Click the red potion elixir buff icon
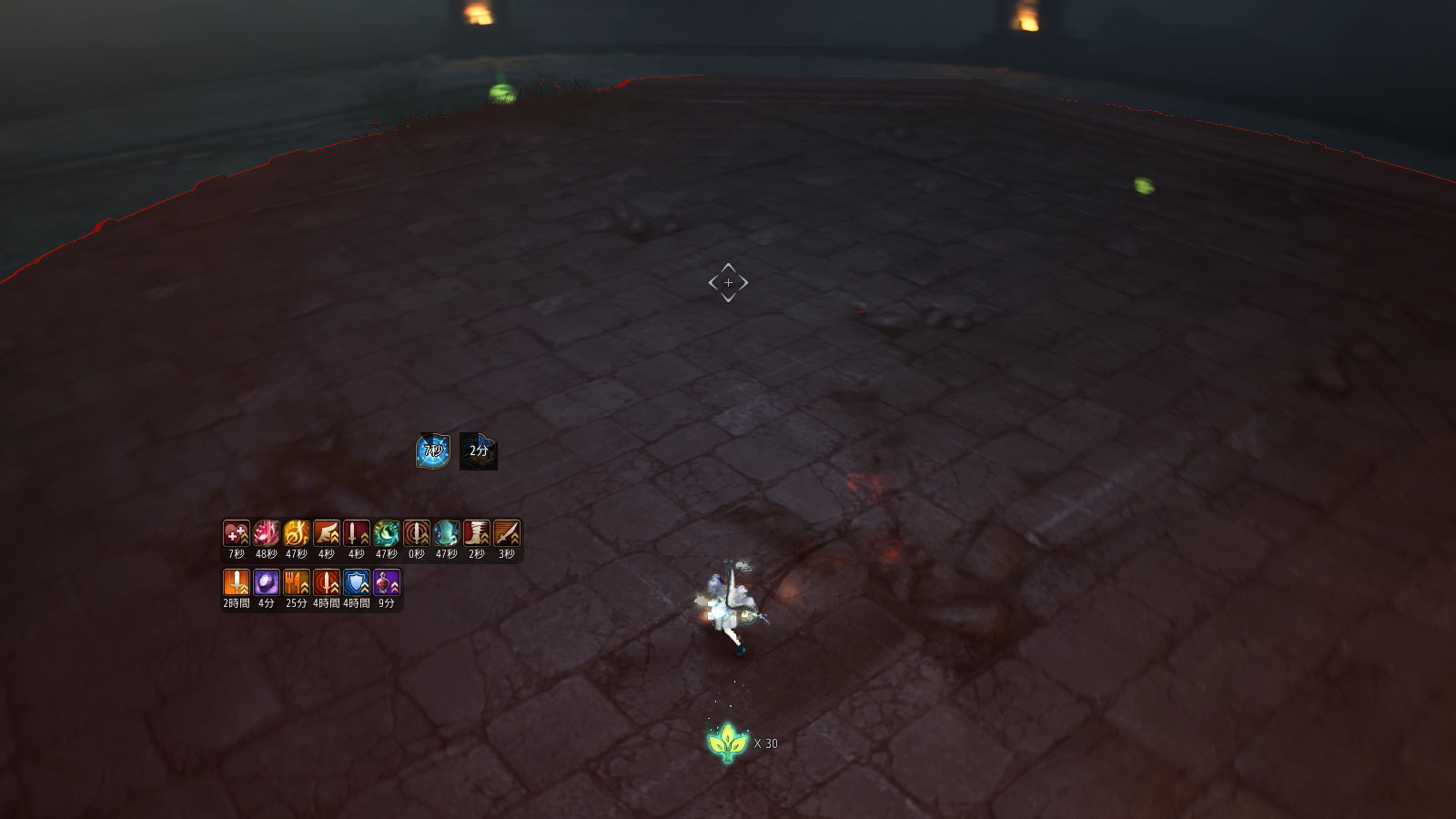 click(x=387, y=582)
